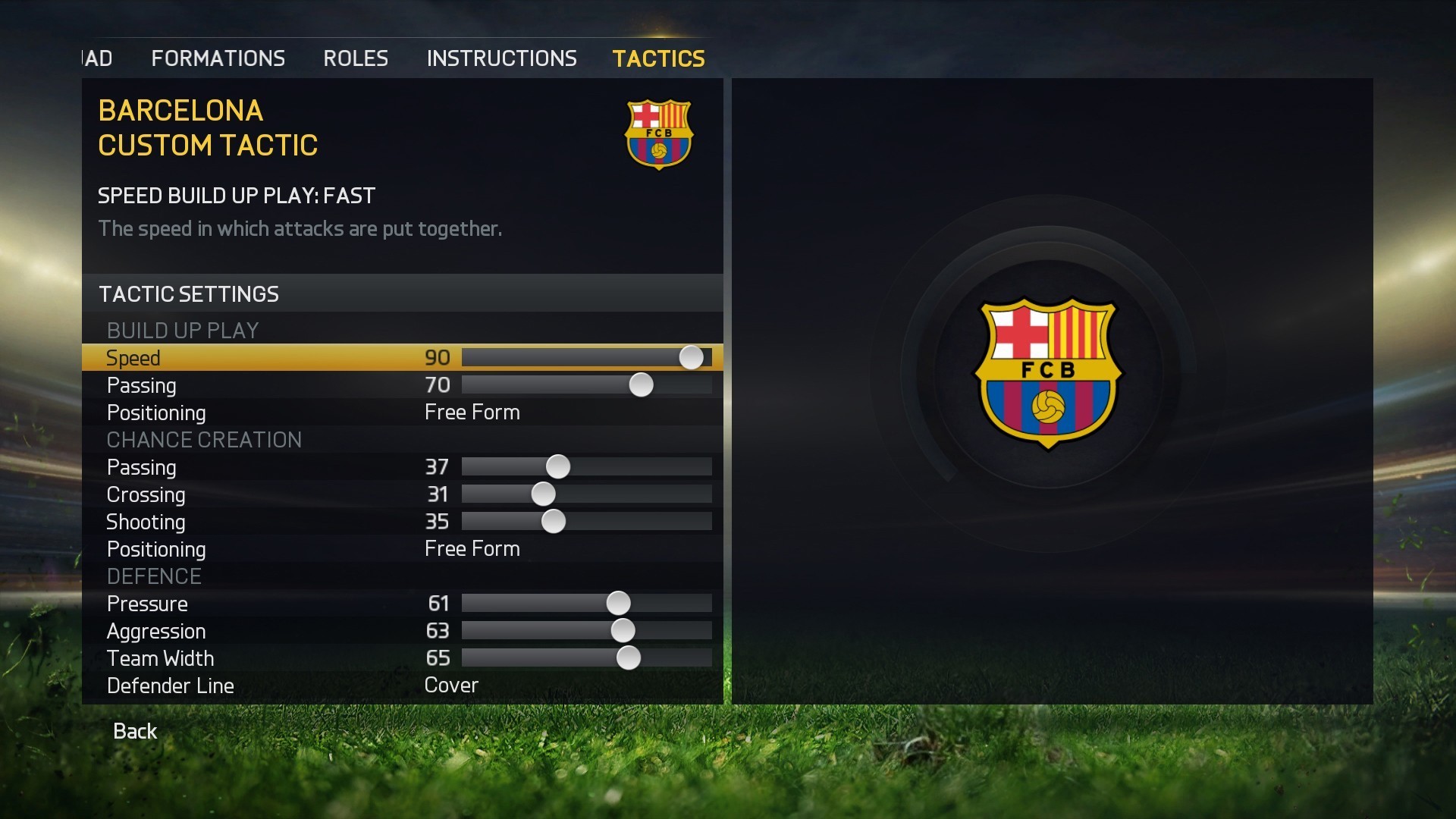Select the Shooting slider handle
1456x819 pixels.
coord(554,521)
